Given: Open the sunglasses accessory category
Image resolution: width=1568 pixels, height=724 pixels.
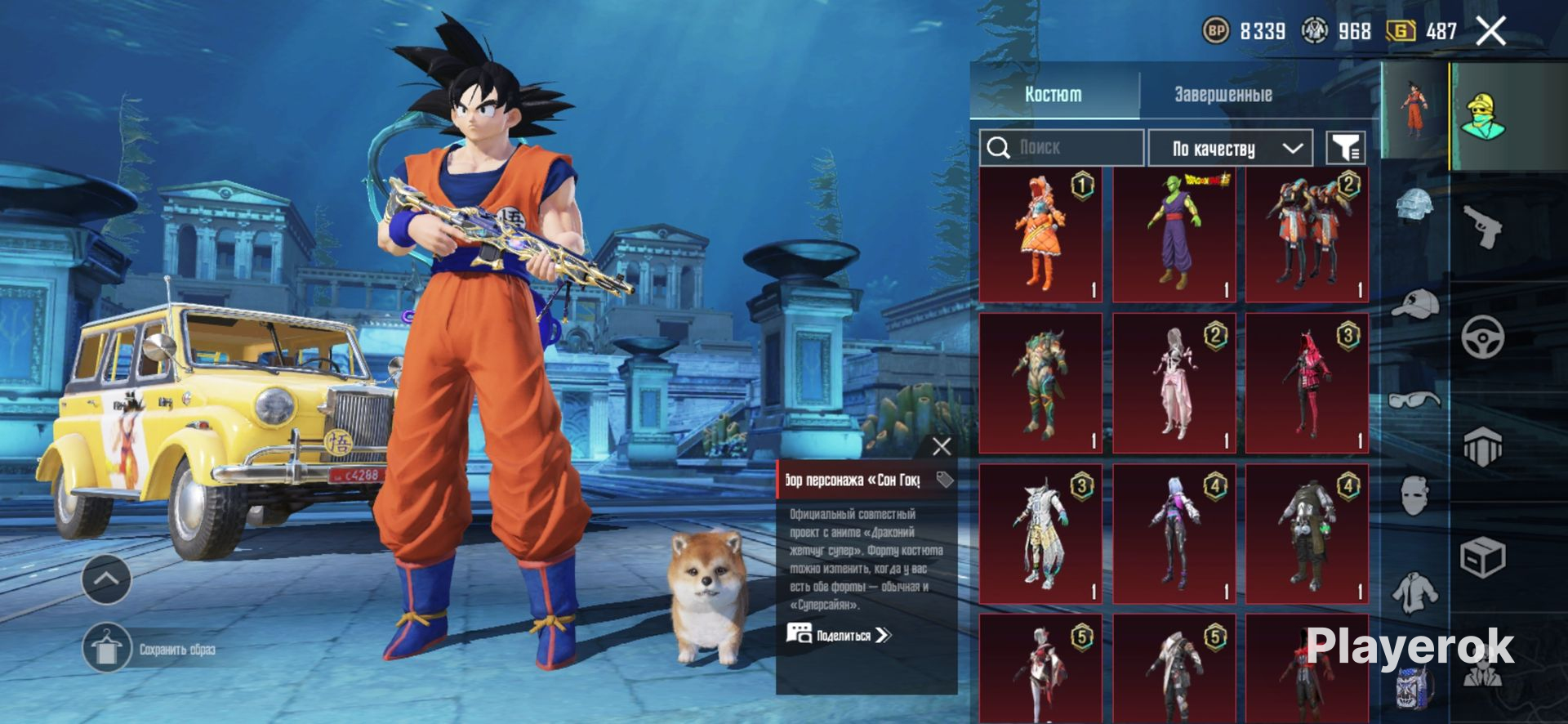Looking at the screenshot, I should [x=1415, y=400].
